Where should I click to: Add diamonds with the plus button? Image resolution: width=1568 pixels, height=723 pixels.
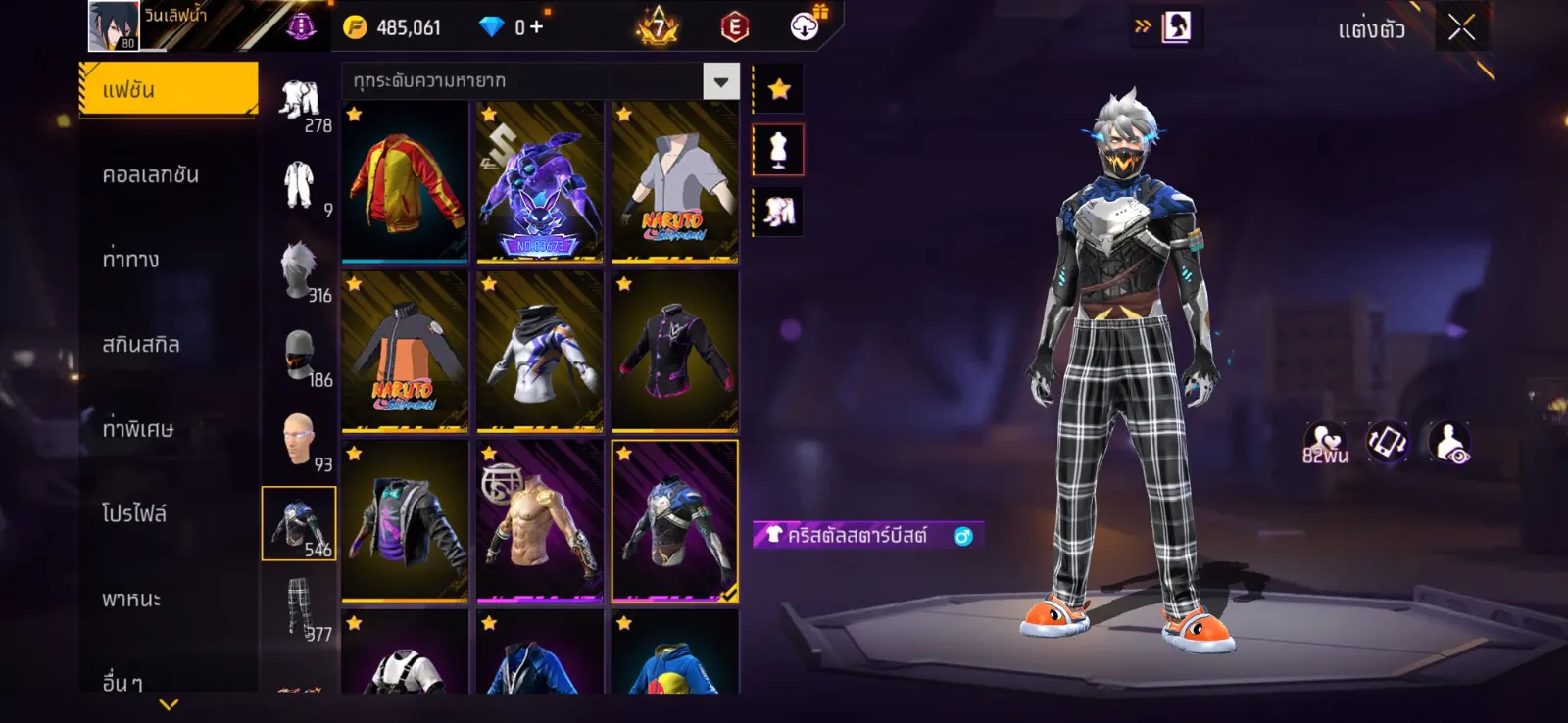(536, 27)
